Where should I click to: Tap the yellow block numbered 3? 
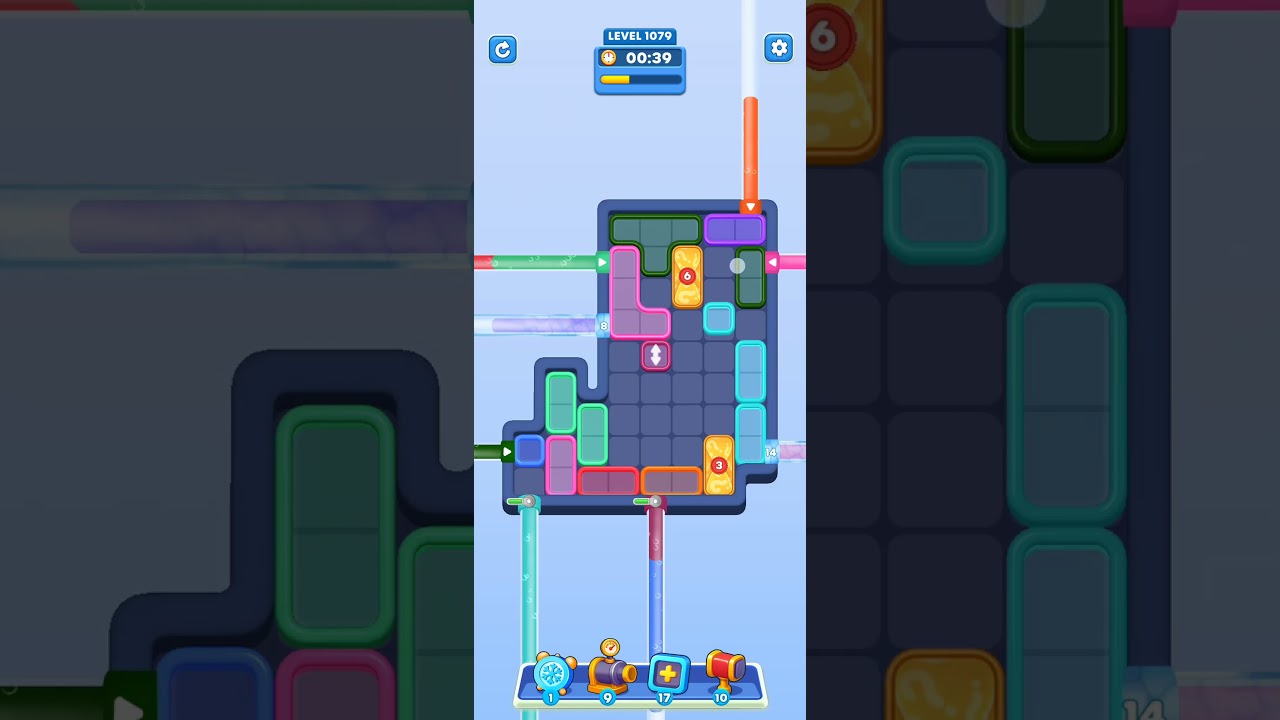coord(718,464)
